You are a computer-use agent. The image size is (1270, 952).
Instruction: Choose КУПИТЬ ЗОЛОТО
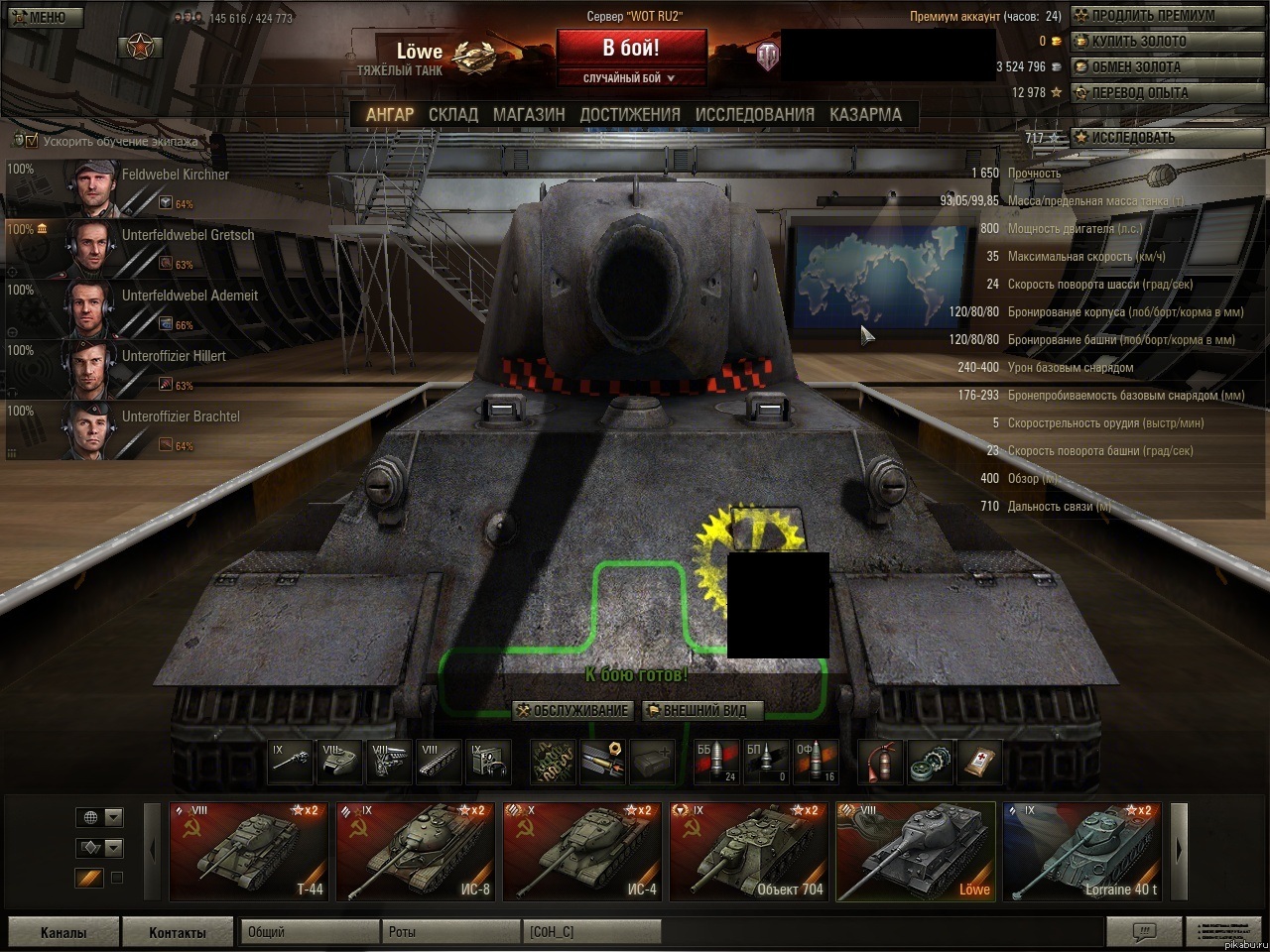coord(1137,42)
